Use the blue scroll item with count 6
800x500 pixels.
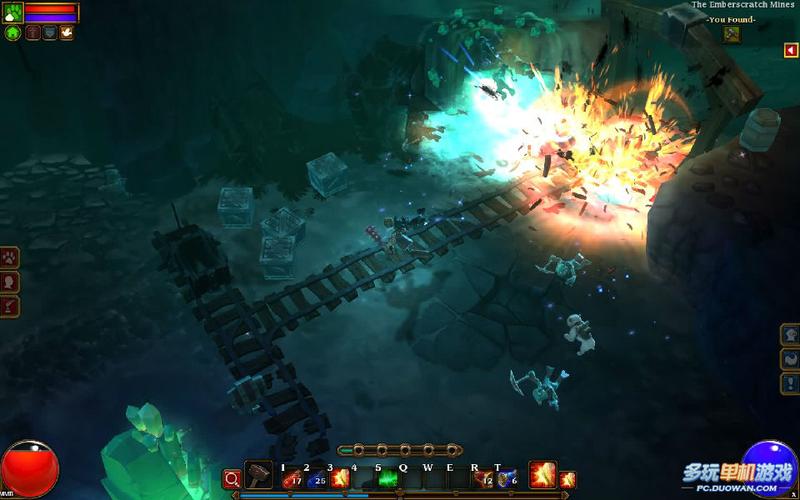click(x=506, y=479)
